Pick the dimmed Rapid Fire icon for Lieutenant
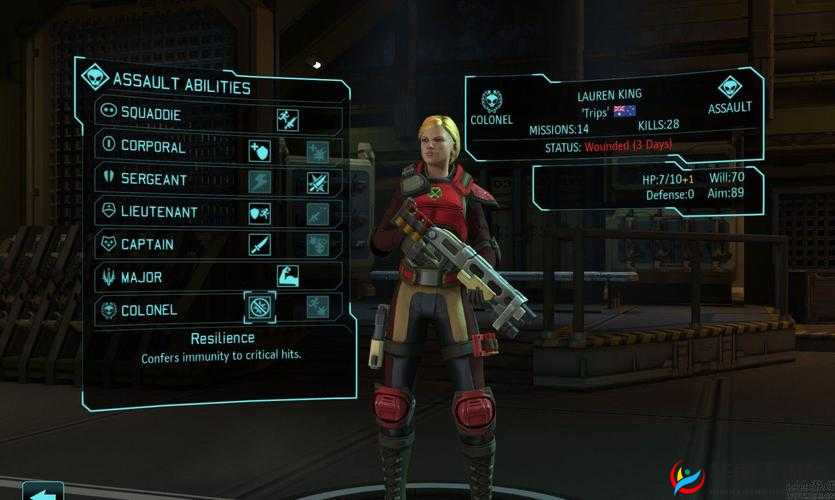Image resolution: width=835 pixels, height=500 pixels. pyautogui.click(x=317, y=214)
